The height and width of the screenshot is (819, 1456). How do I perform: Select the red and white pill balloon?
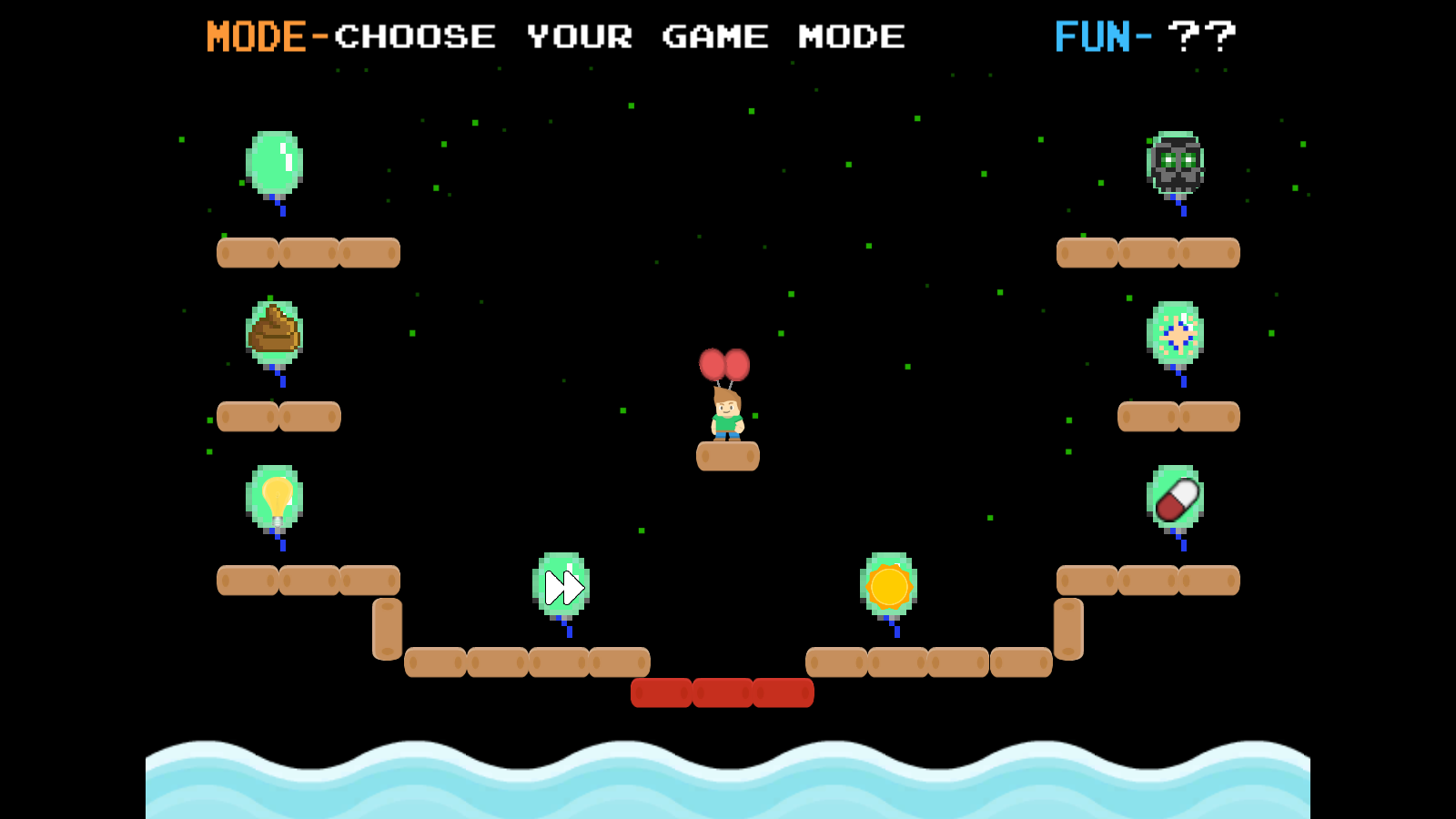[x=1175, y=499]
